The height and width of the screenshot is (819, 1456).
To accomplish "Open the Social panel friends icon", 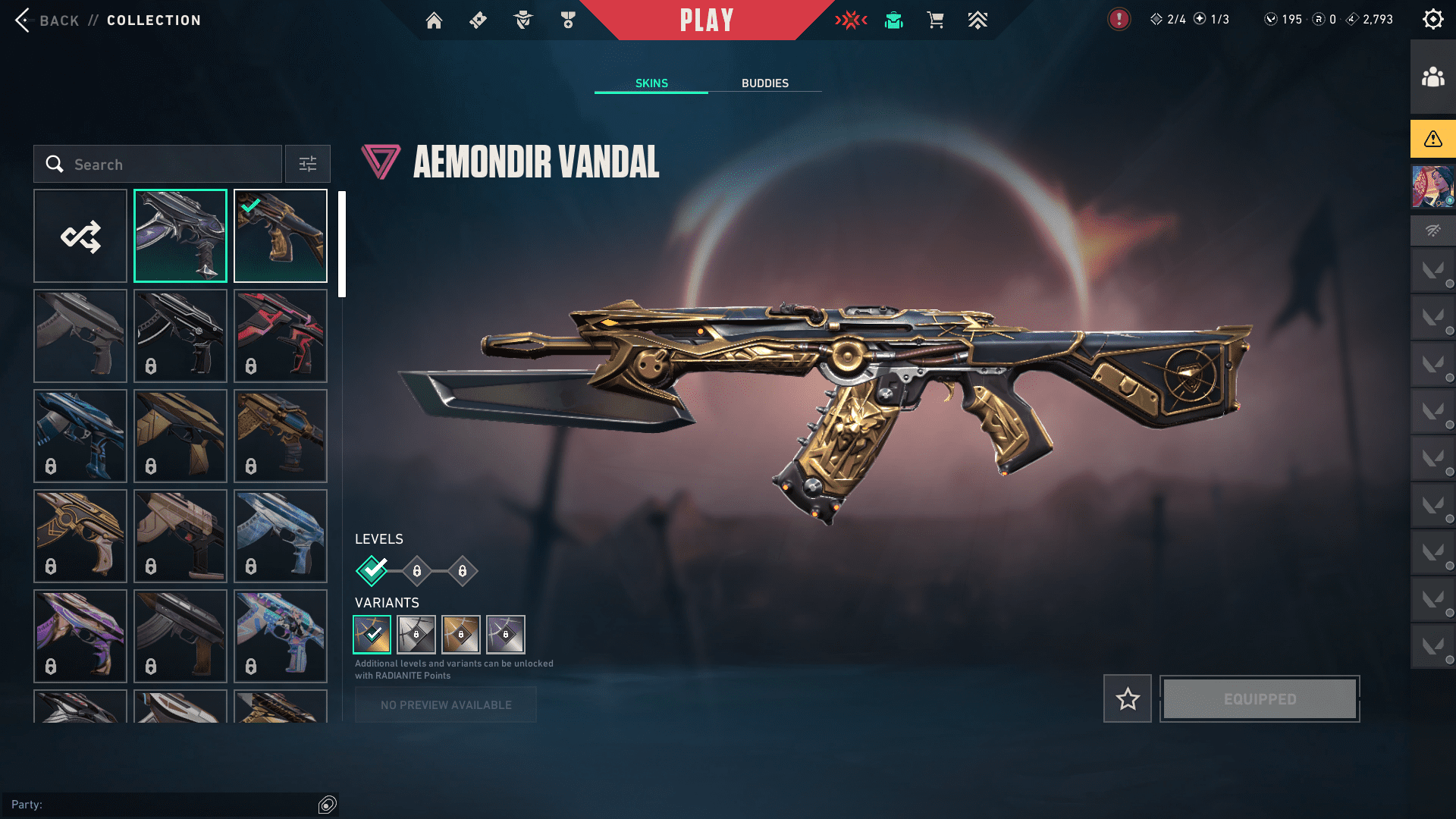I will (x=1432, y=74).
